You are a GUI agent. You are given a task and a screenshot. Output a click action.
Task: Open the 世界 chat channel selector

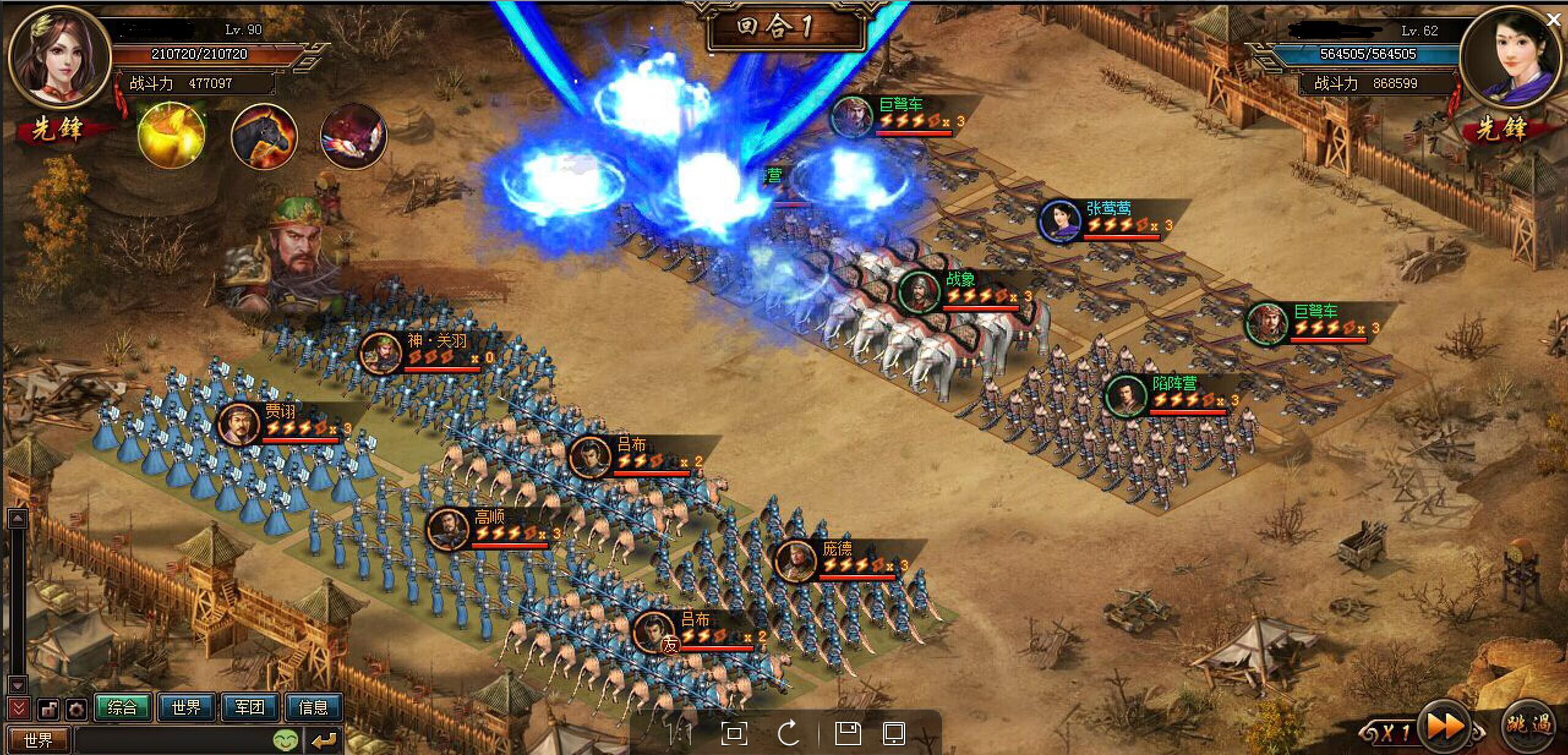pos(38,740)
